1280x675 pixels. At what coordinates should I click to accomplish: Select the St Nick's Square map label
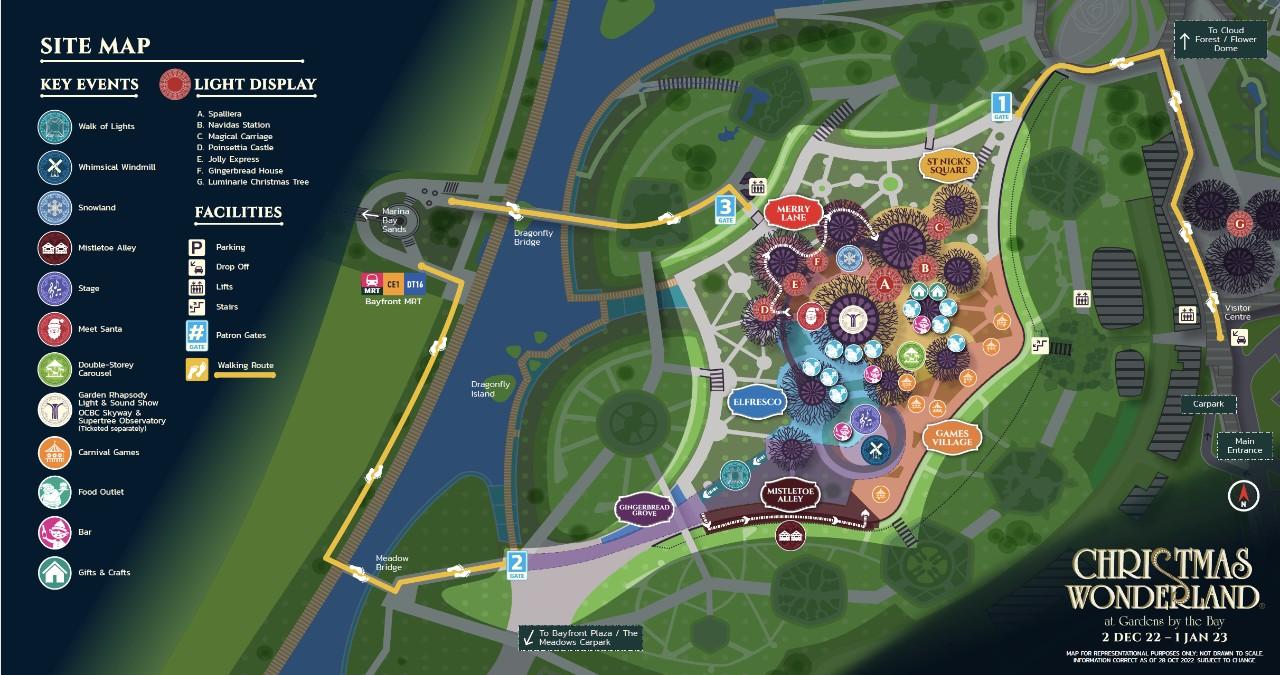coord(947,165)
